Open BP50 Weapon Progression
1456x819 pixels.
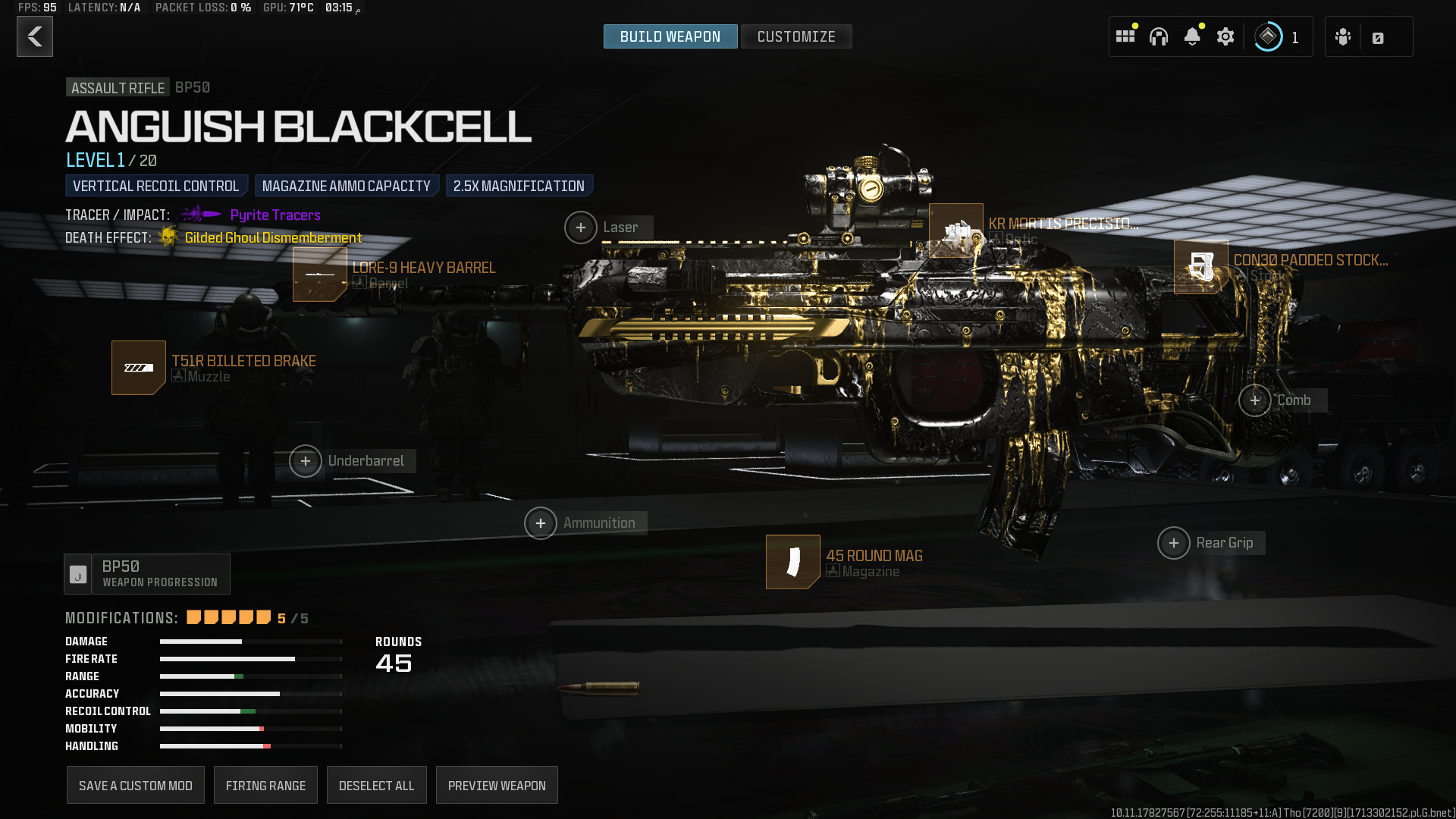tap(147, 574)
